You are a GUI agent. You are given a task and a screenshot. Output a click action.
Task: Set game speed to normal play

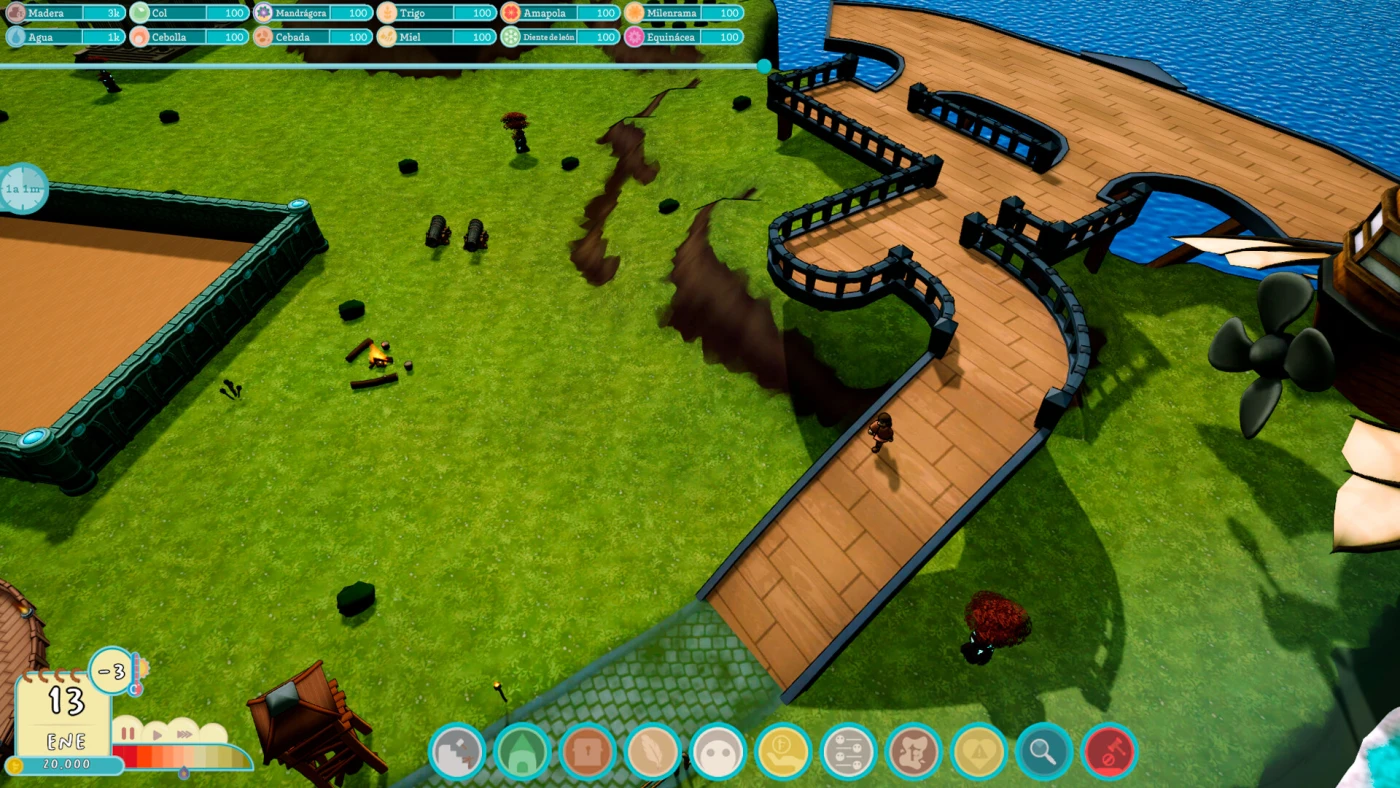coord(156,733)
